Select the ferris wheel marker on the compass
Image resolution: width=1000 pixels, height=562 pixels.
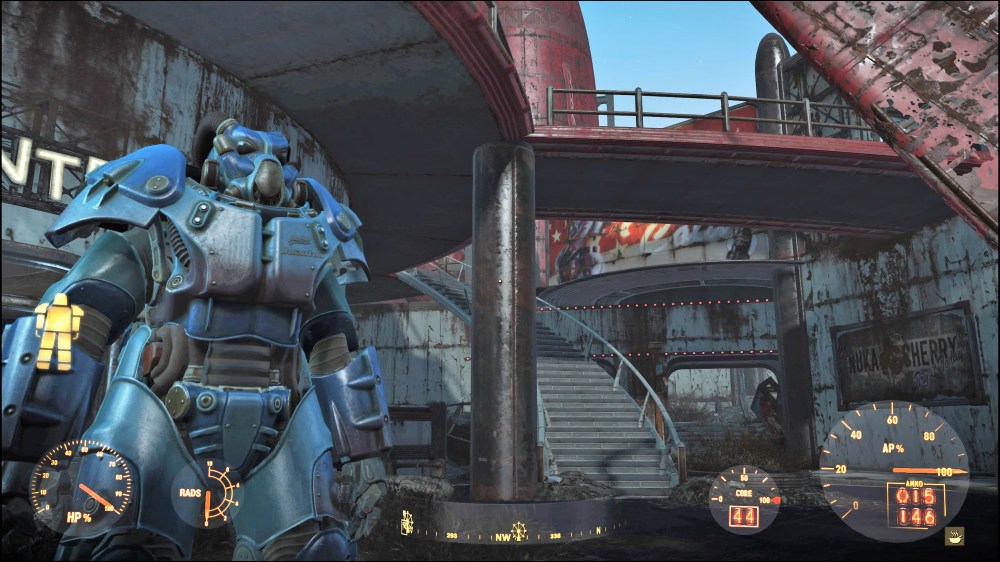(519, 527)
